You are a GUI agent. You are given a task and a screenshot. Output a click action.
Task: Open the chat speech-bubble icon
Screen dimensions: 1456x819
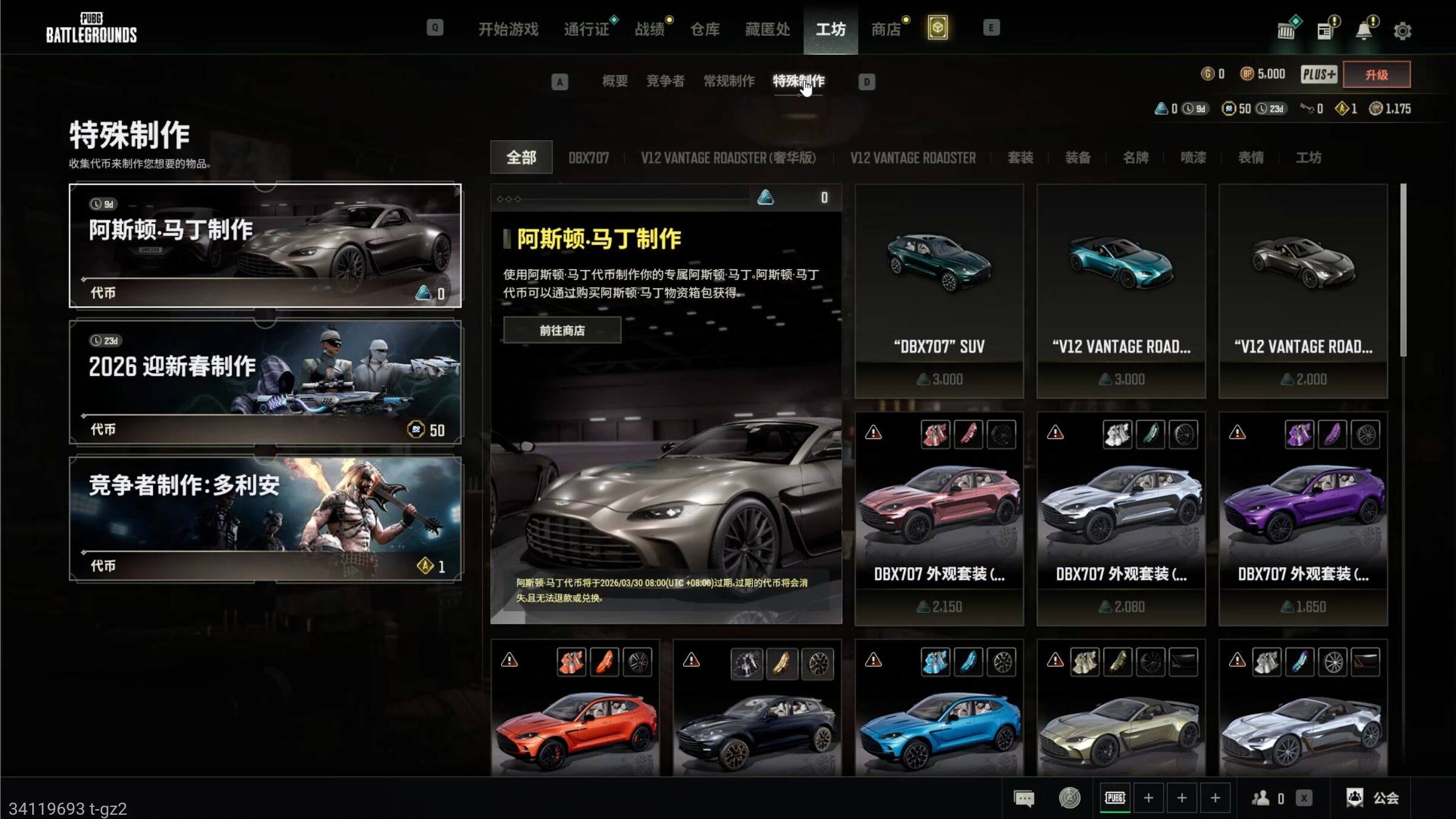[x=1023, y=798]
